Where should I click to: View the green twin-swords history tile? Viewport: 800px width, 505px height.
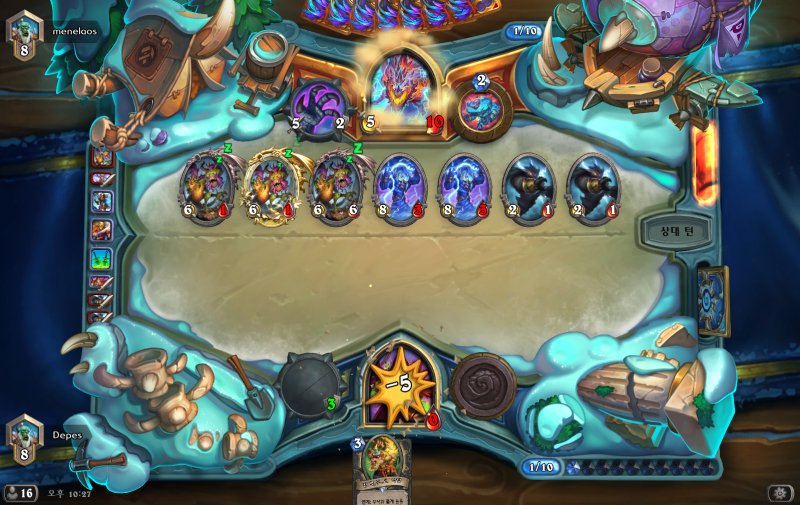coord(102,258)
